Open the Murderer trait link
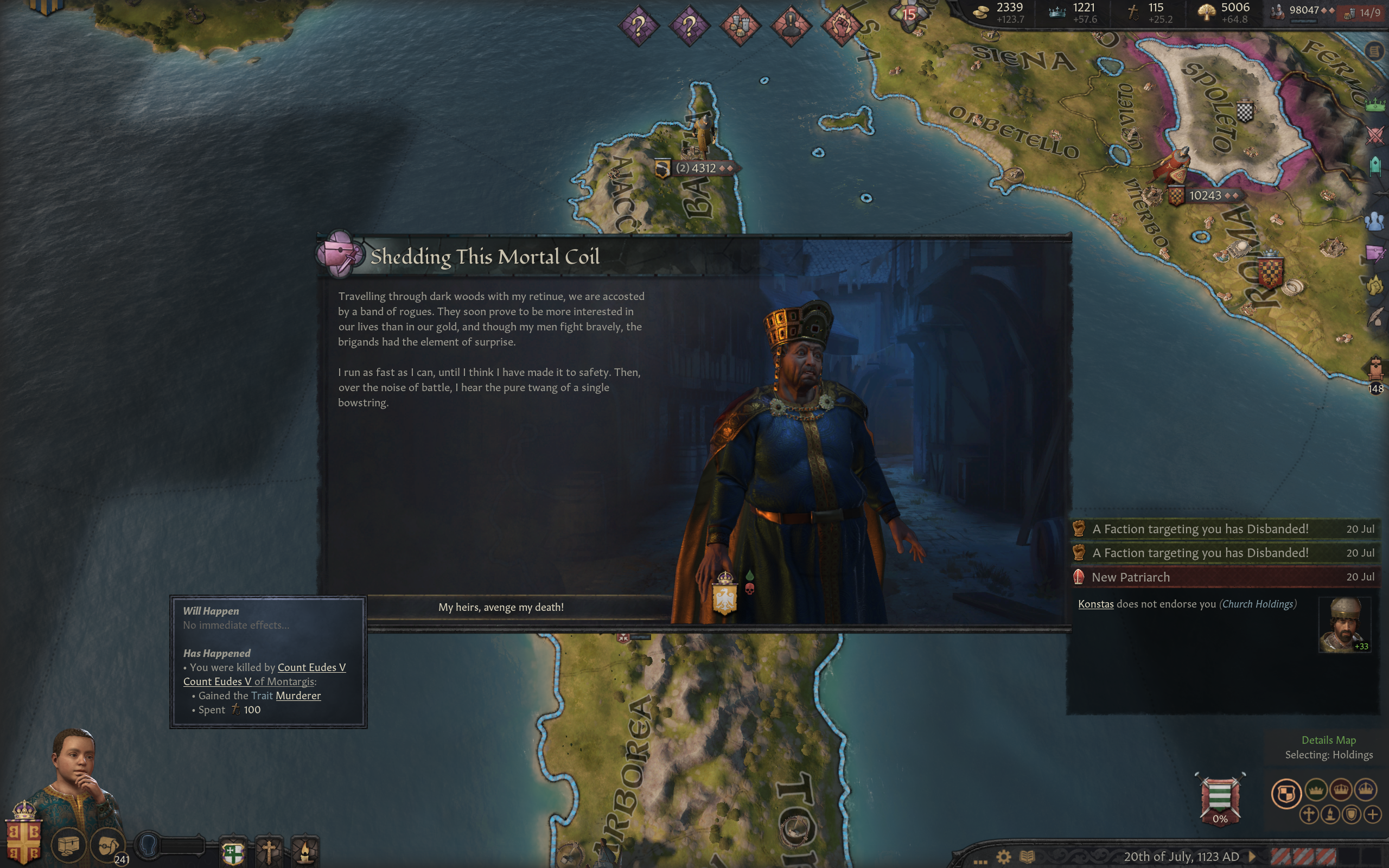This screenshot has height=868, width=1389. [x=298, y=695]
